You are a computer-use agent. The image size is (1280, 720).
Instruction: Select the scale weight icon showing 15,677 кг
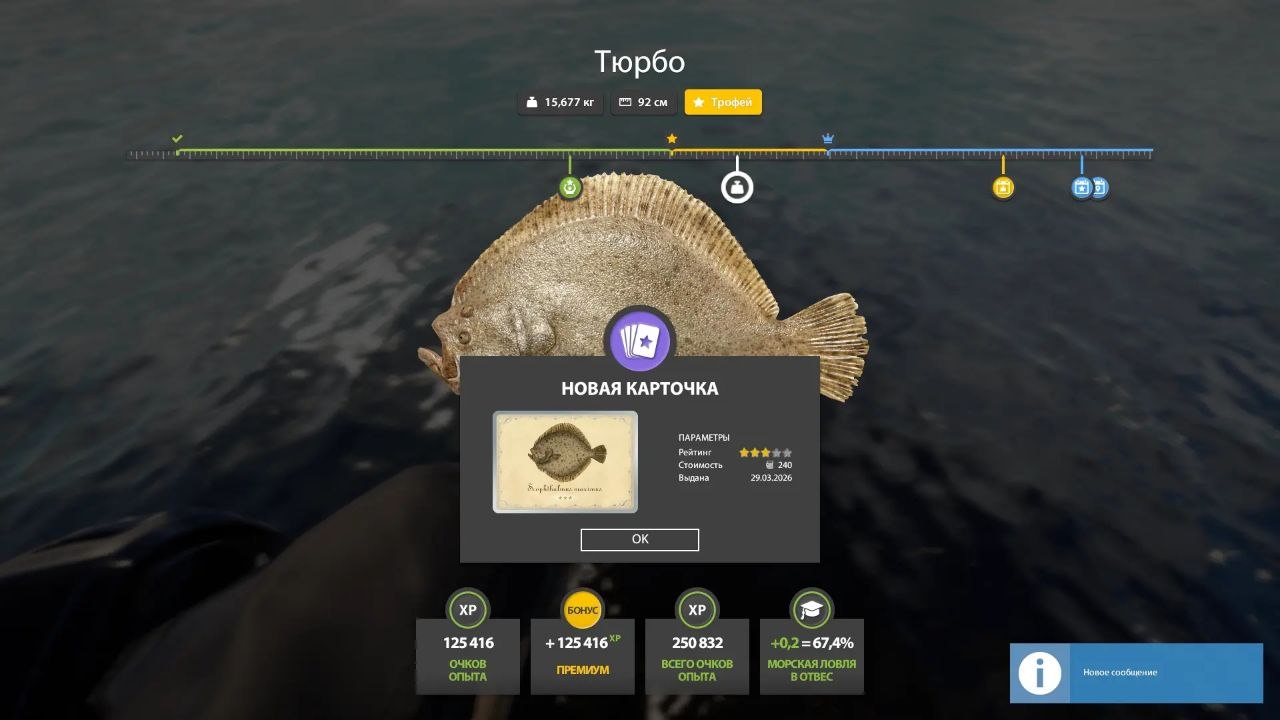point(532,102)
